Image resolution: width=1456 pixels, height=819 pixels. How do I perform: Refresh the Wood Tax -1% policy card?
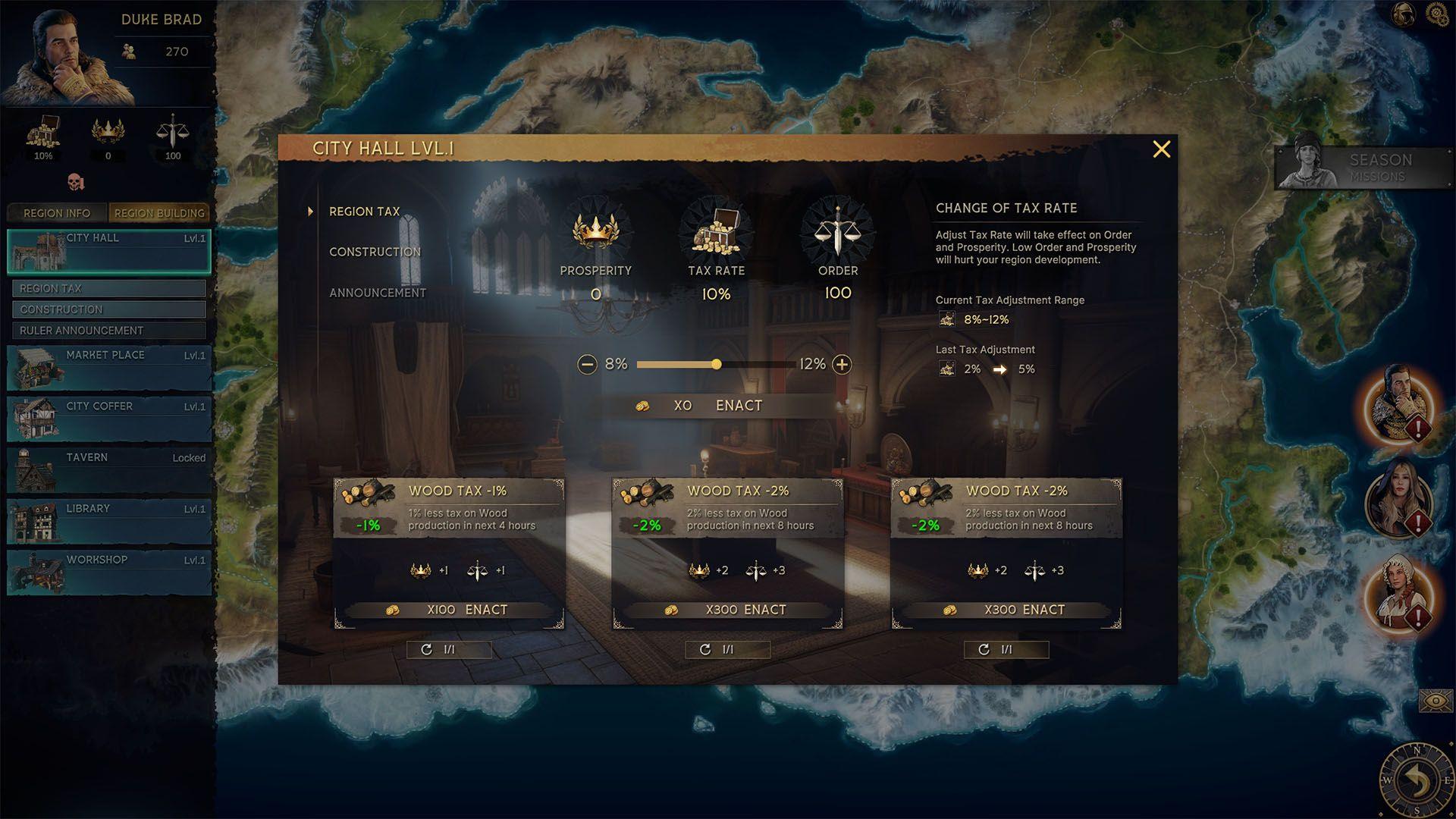(449, 650)
